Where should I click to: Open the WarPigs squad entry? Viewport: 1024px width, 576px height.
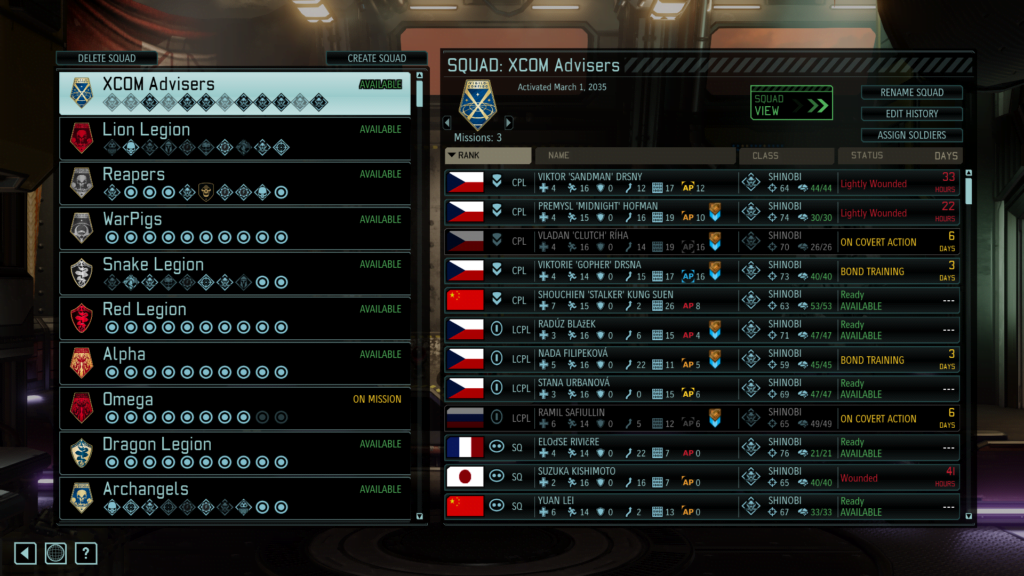tap(234, 227)
